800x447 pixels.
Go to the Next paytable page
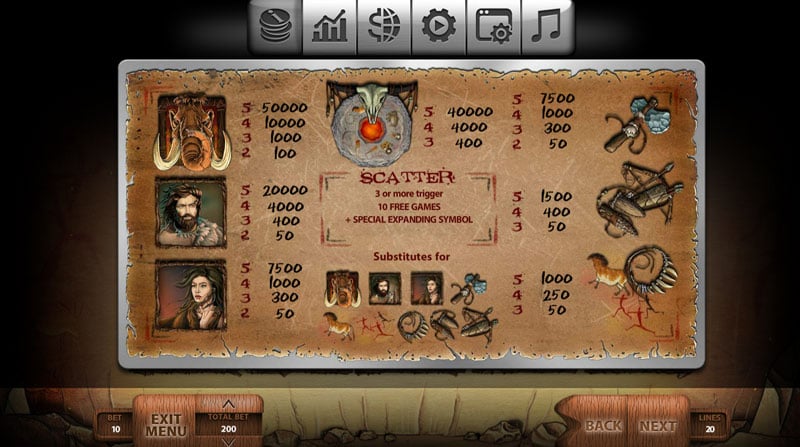(x=657, y=426)
